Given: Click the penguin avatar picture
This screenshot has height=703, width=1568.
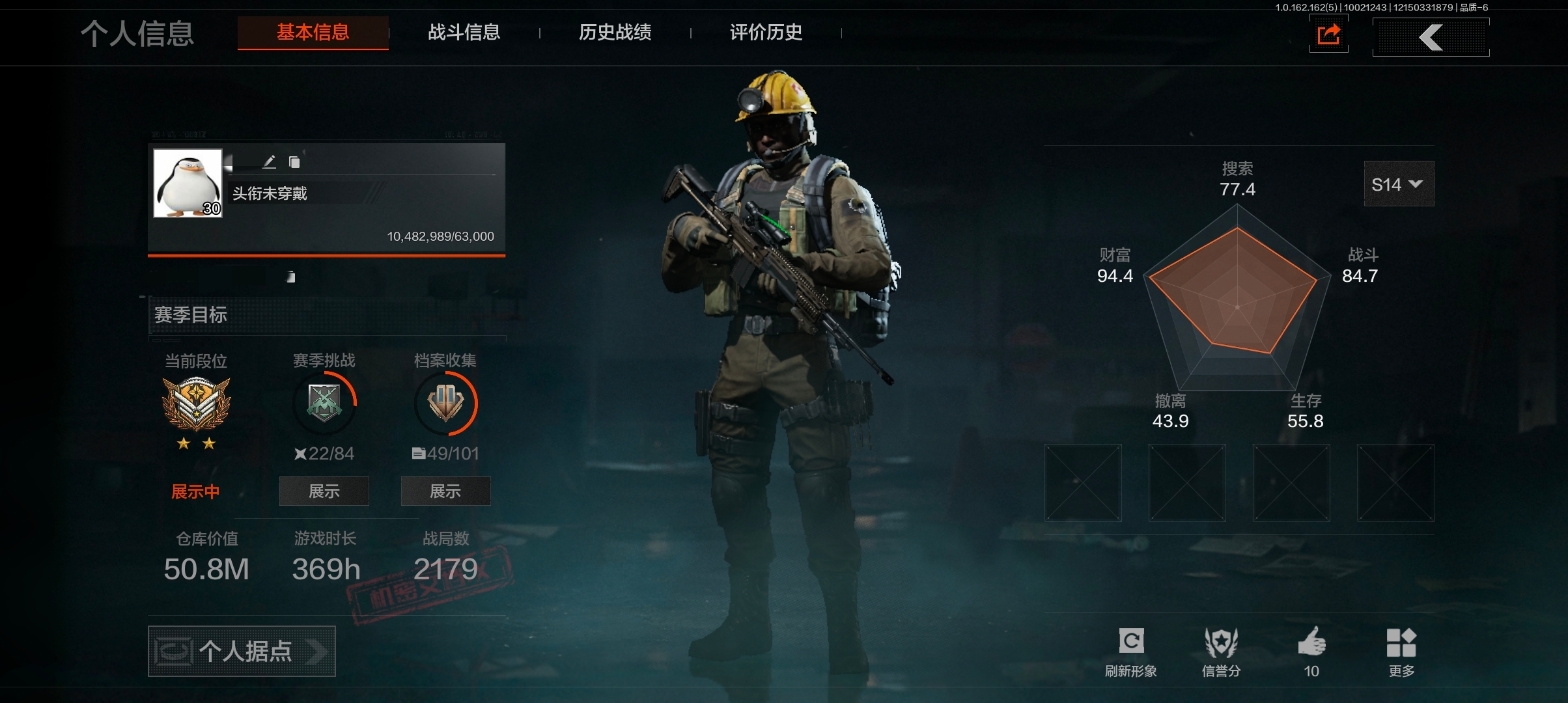Looking at the screenshot, I should [188, 183].
